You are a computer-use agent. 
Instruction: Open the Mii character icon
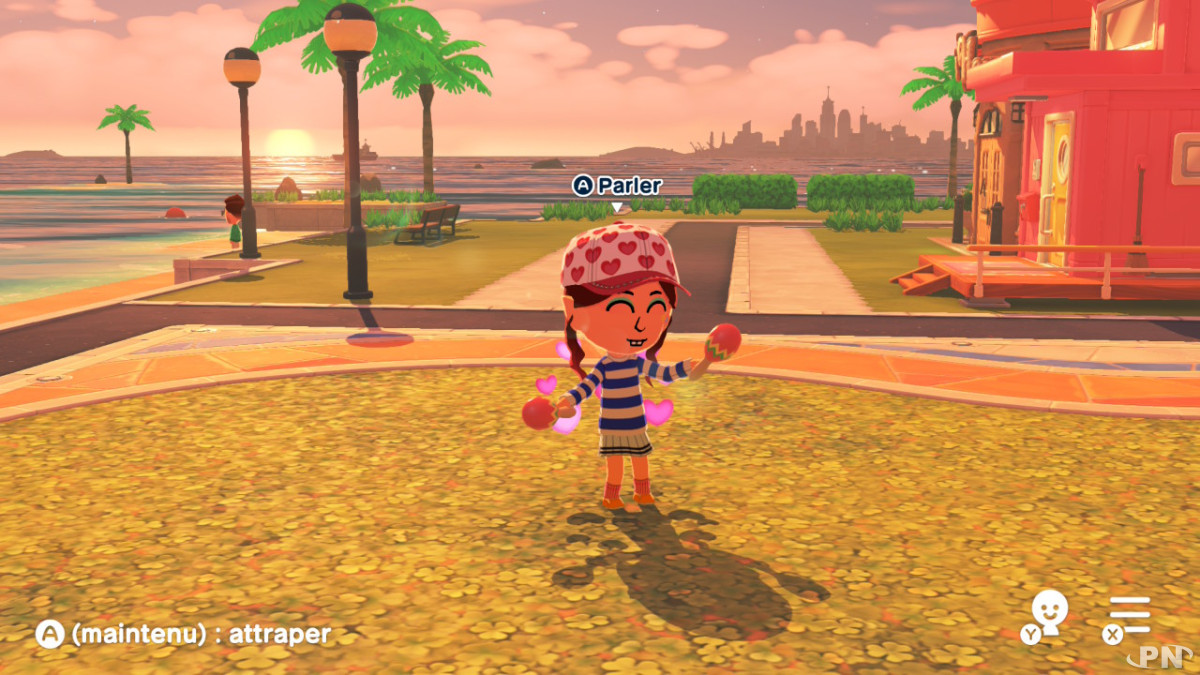[x=1049, y=612]
